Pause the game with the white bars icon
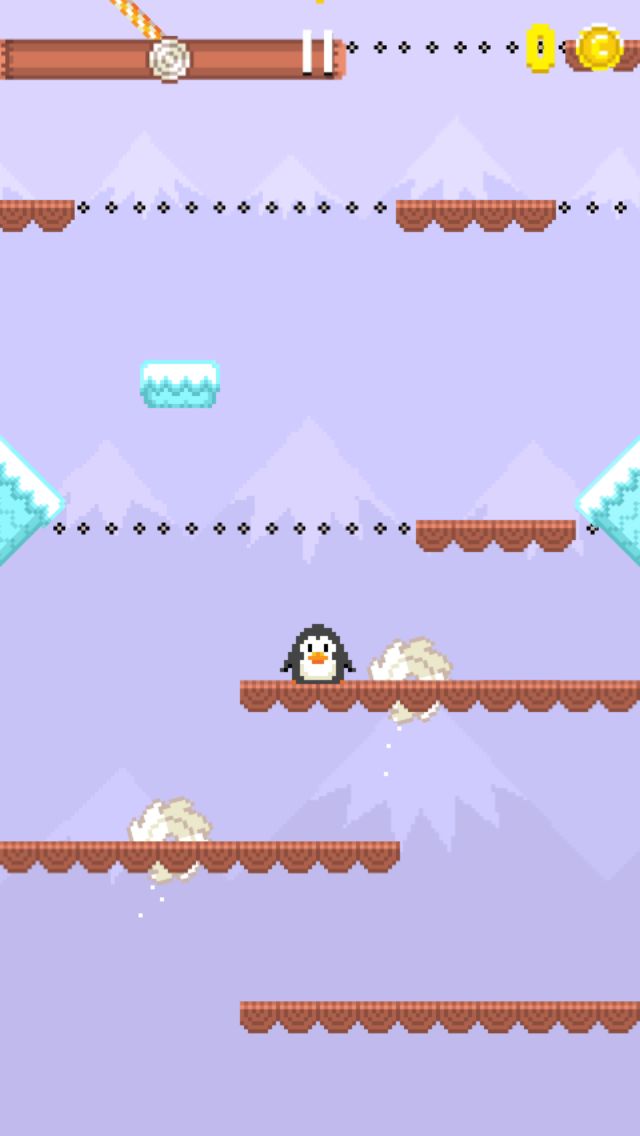 click(318, 53)
